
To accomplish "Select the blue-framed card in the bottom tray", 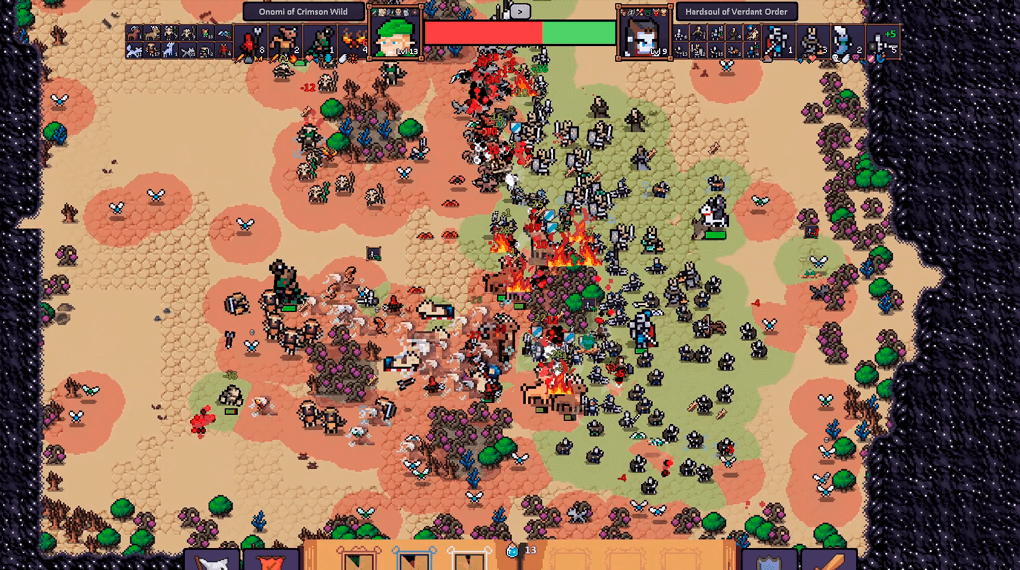I will 412,558.
